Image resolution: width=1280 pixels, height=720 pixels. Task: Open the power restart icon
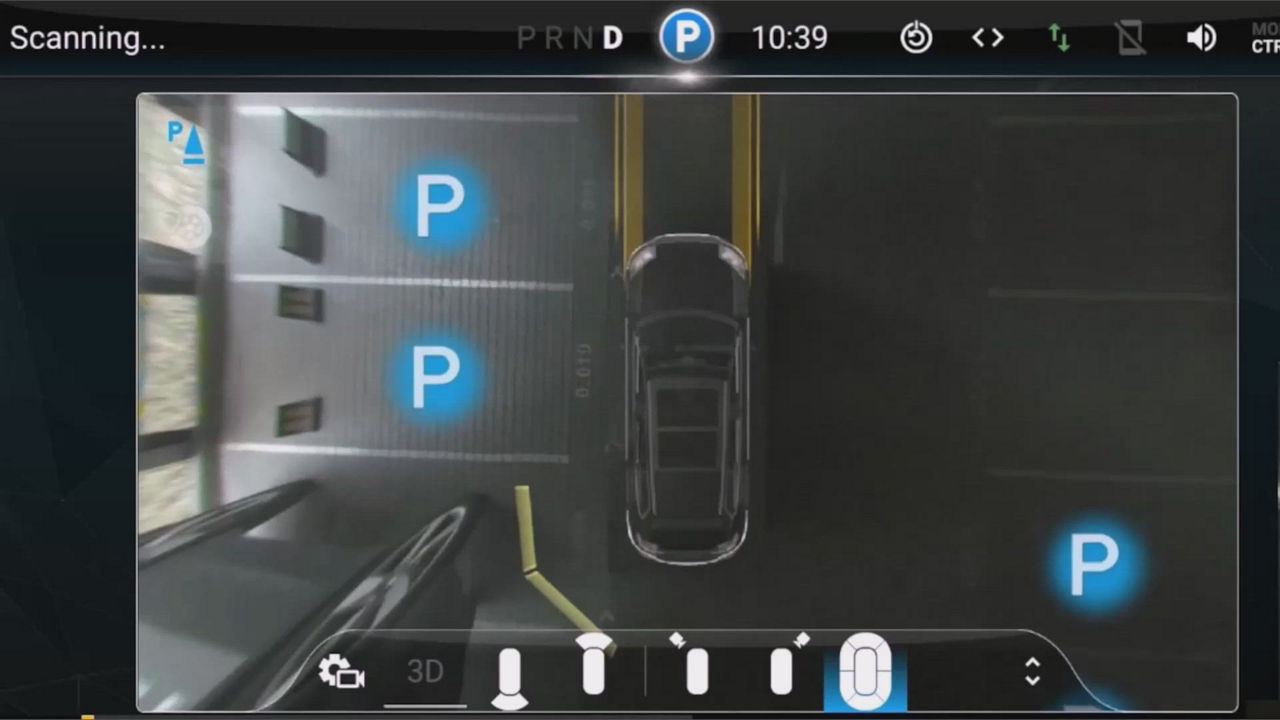pos(915,37)
